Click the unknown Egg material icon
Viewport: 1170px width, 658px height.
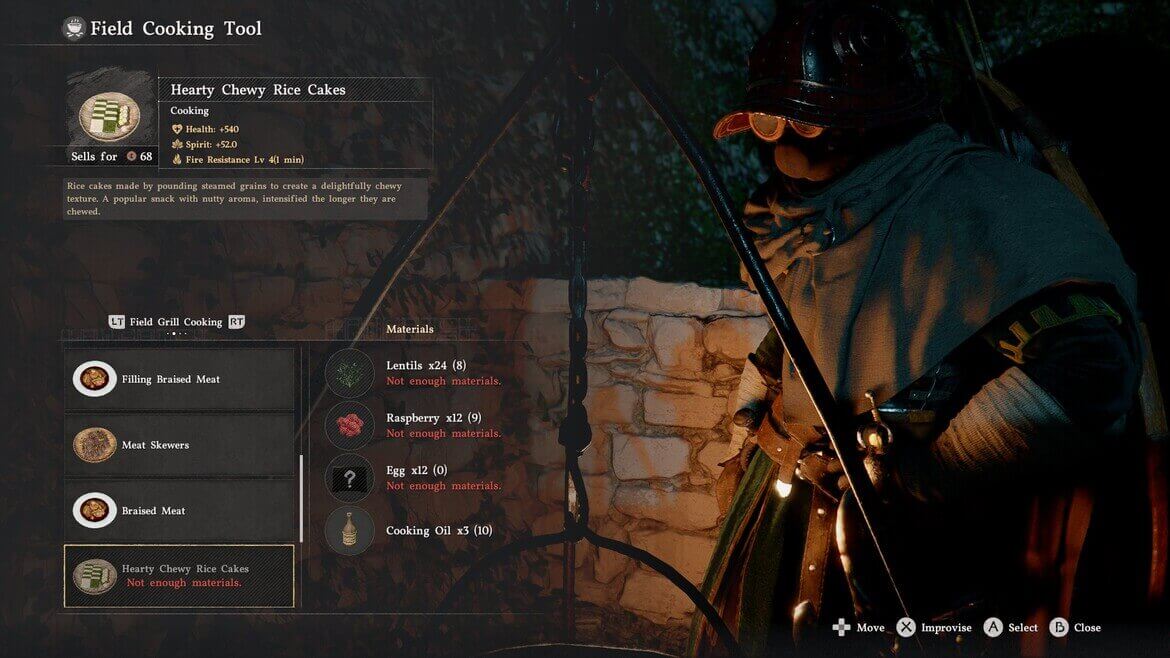[x=350, y=478]
